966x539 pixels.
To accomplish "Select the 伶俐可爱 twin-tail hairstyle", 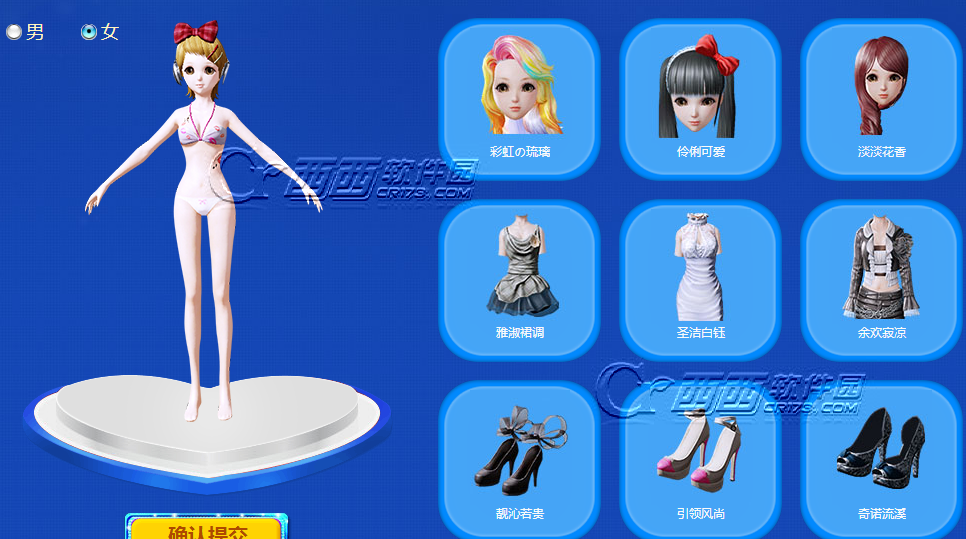I will pyautogui.click(x=700, y=98).
